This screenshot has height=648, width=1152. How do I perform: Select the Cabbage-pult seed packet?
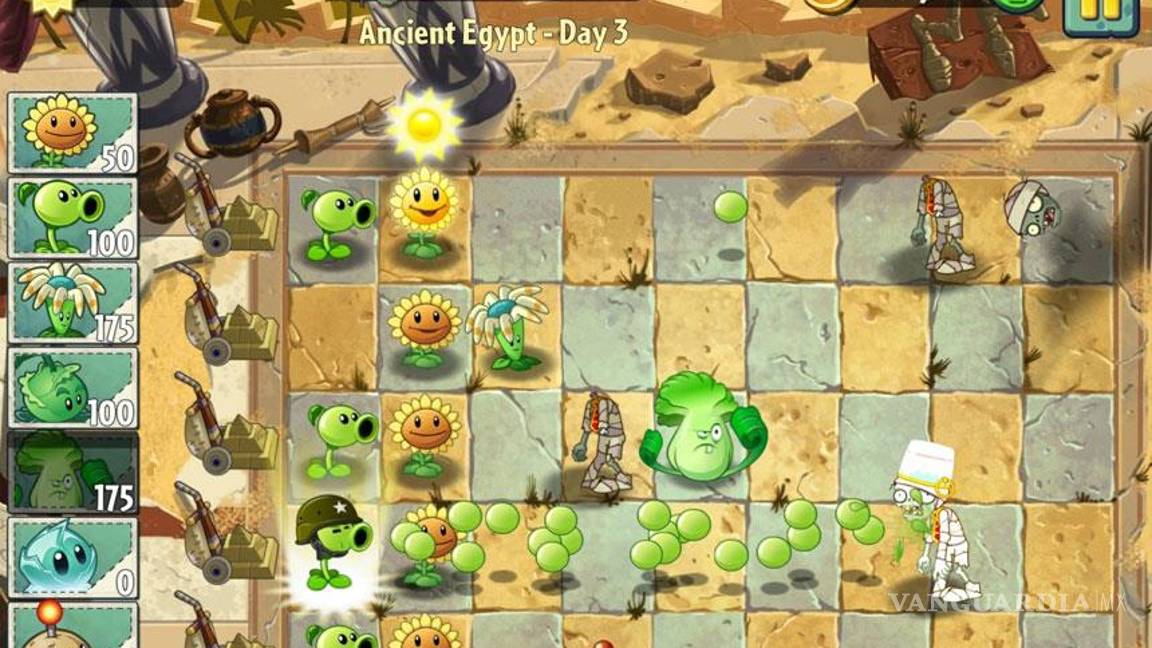pyautogui.click(x=72, y=387)
